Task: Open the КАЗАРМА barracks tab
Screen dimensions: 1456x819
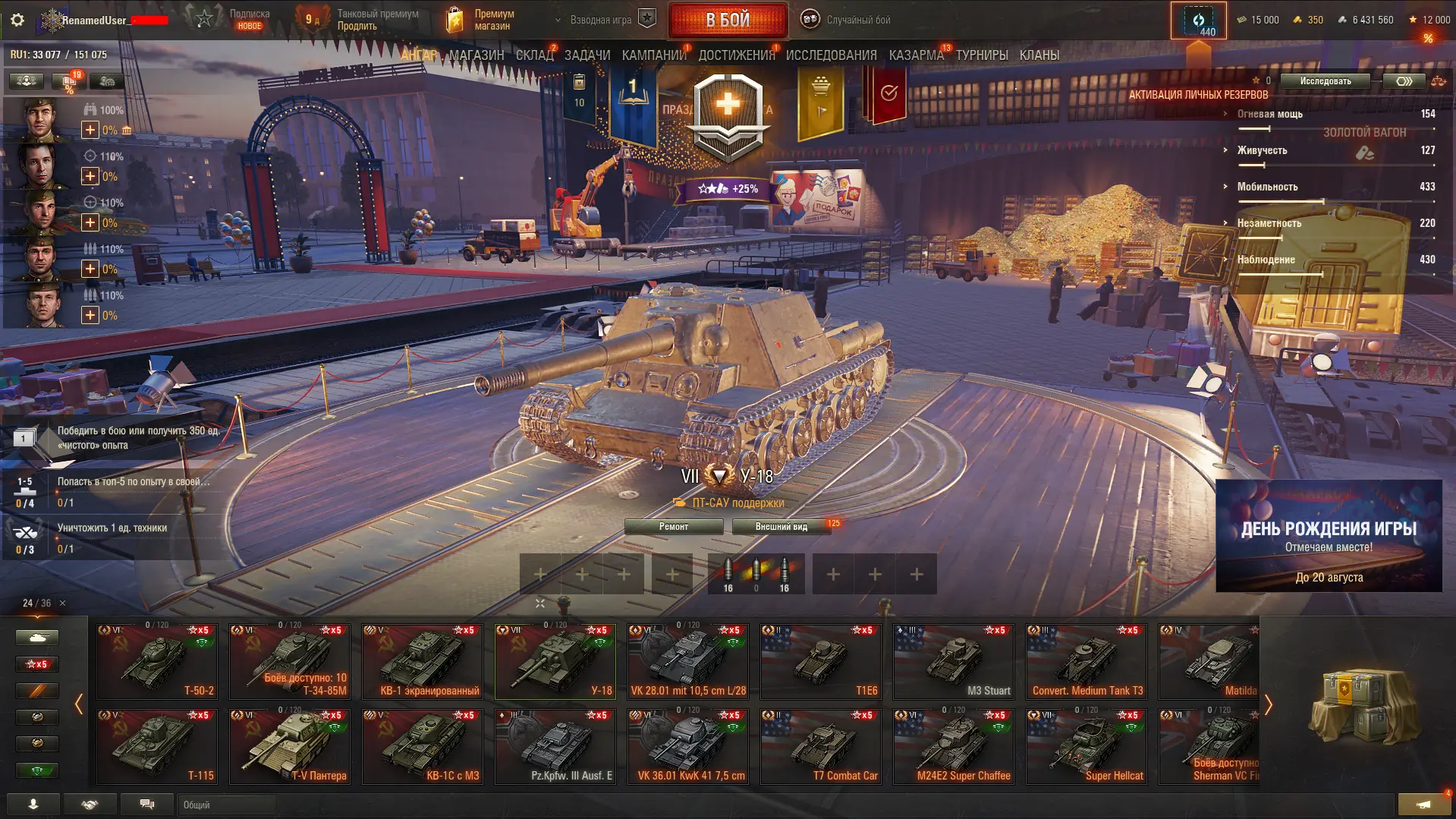Action: pos(916,55)
